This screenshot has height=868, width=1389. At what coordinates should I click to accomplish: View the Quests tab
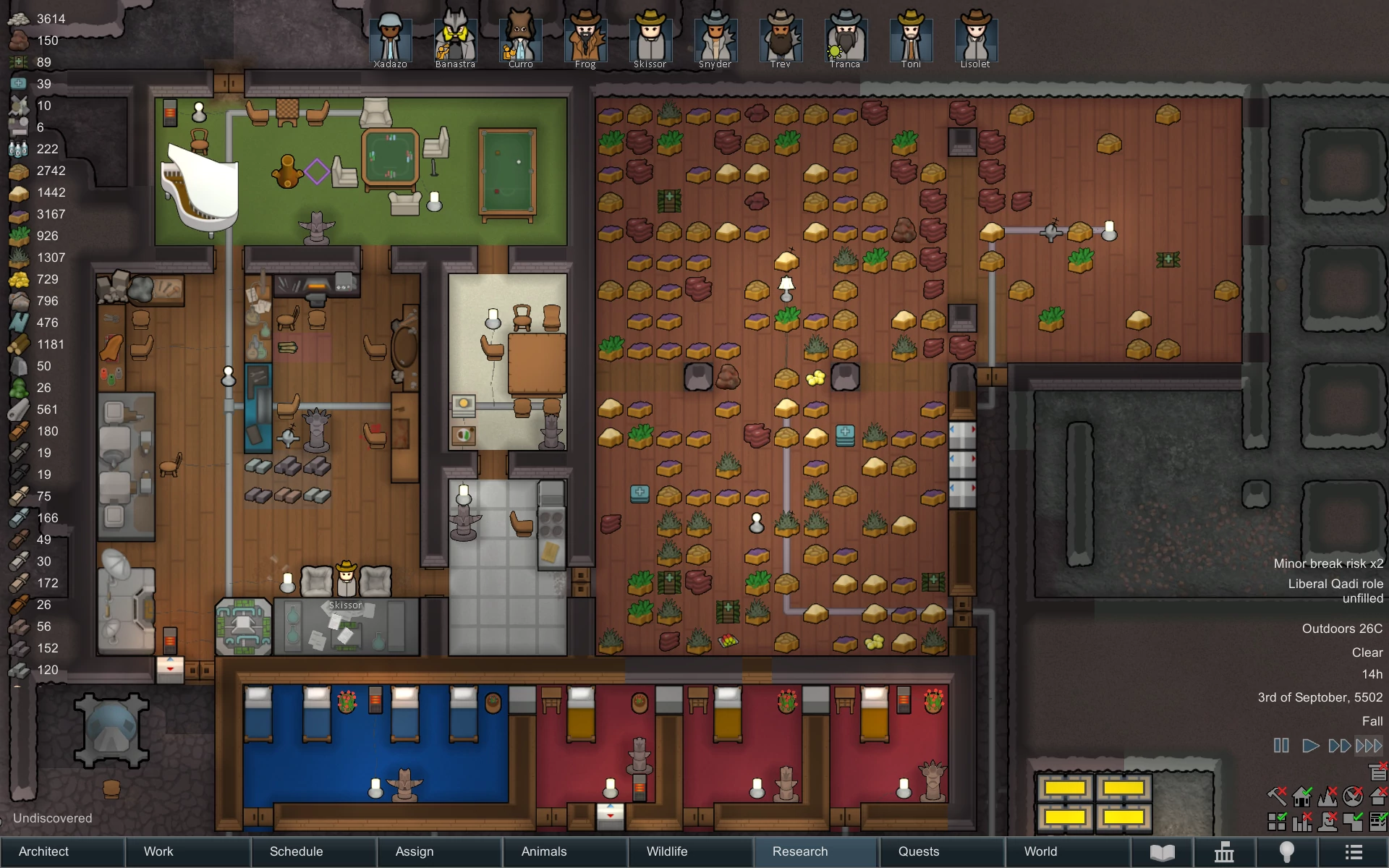click(919, 851)
